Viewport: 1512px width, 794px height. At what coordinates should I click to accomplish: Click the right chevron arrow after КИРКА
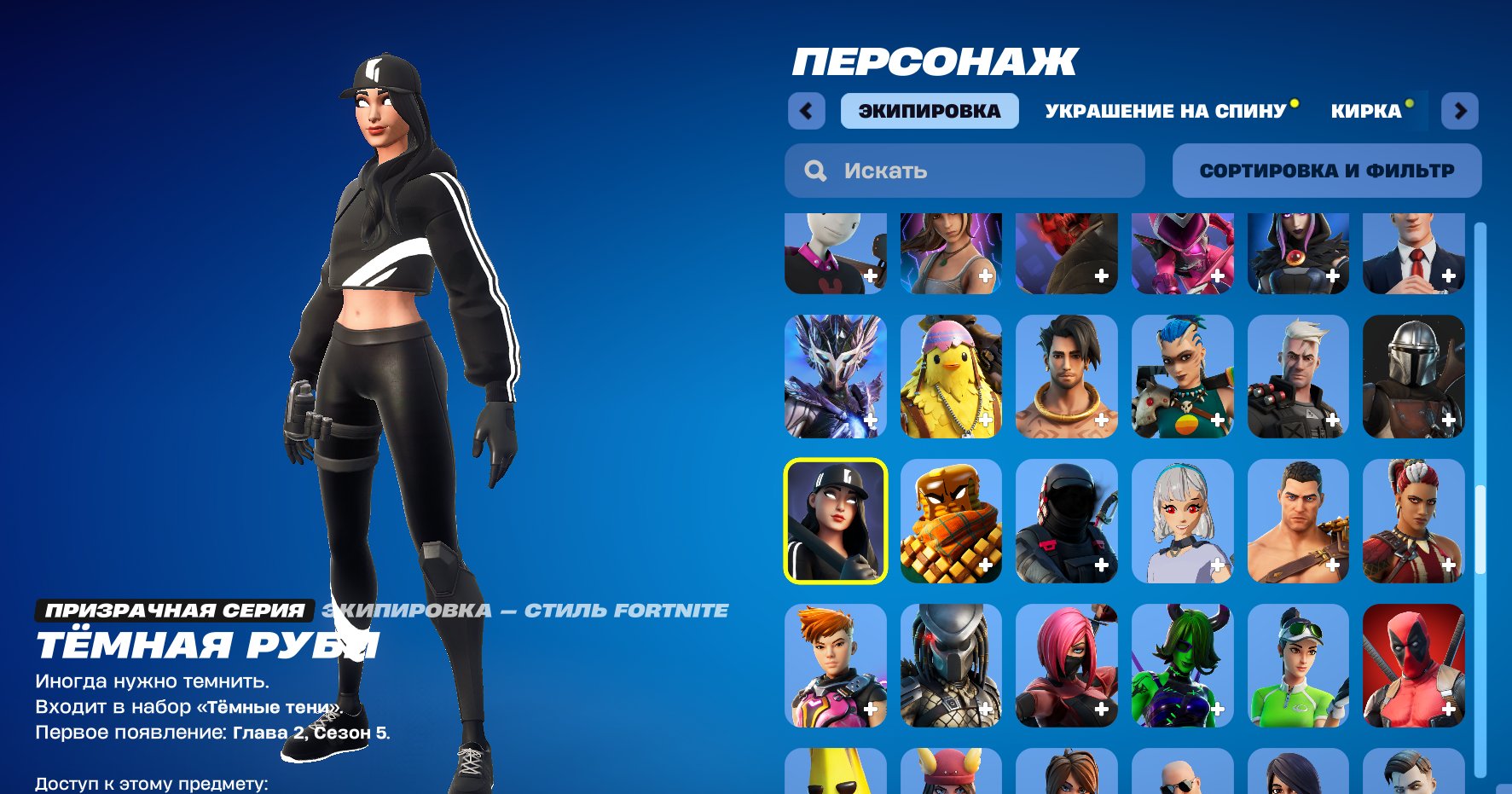[x=1460, y=111]
